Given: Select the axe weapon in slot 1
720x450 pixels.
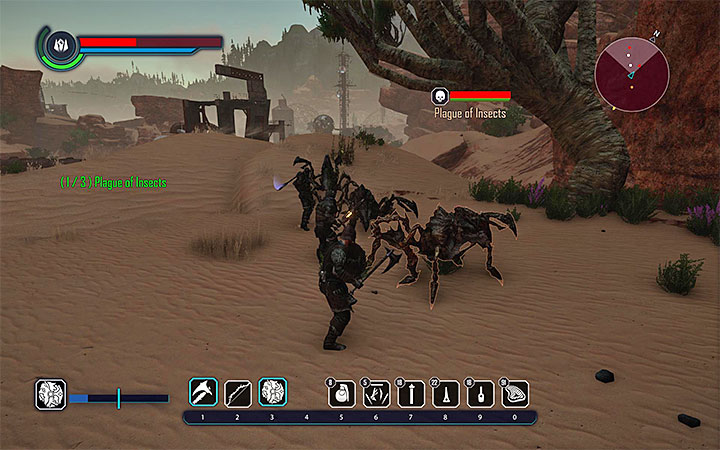Looking at the screenshot, I should [204, 392].
